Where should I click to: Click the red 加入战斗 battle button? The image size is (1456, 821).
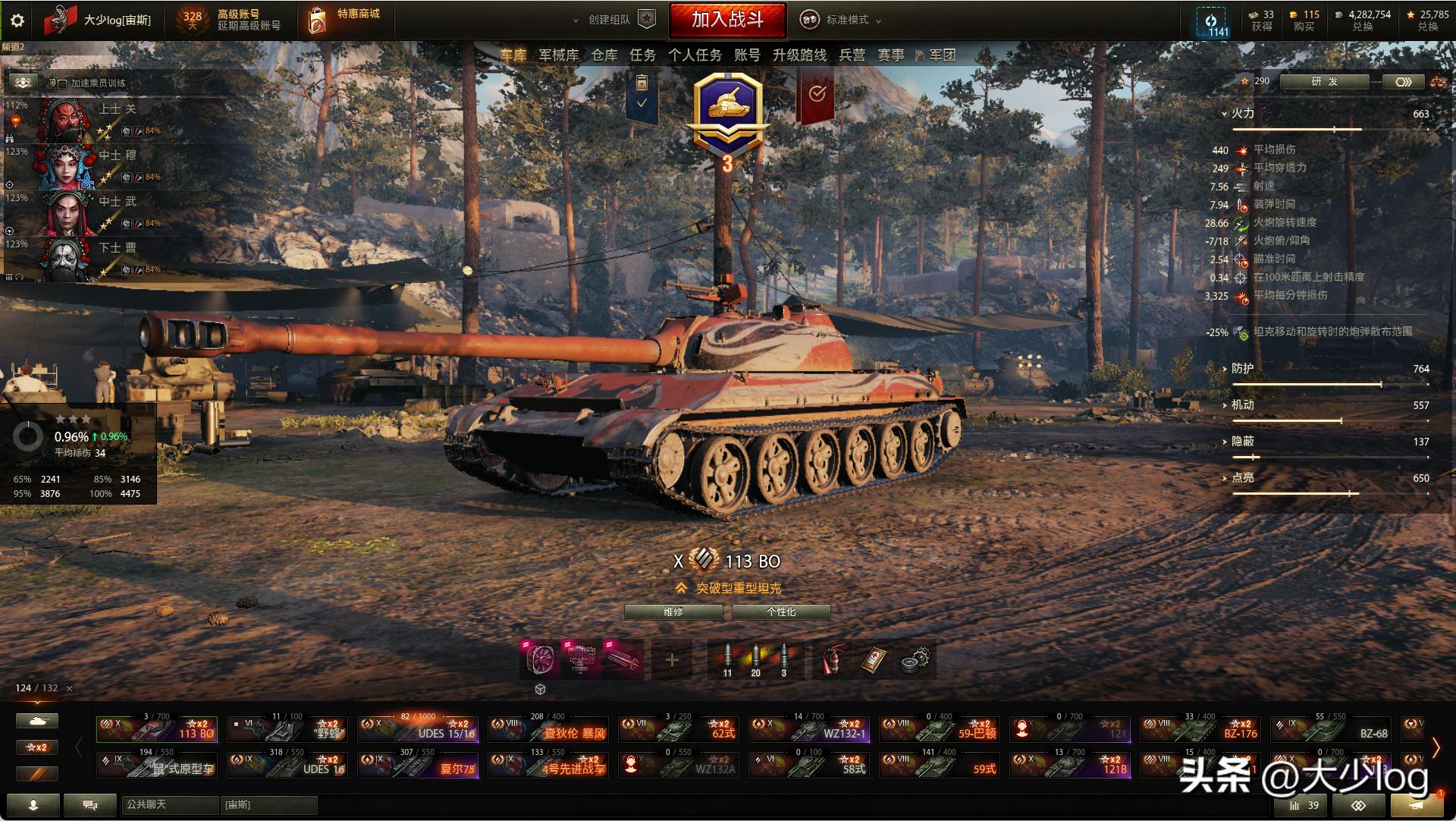[726, 20]
